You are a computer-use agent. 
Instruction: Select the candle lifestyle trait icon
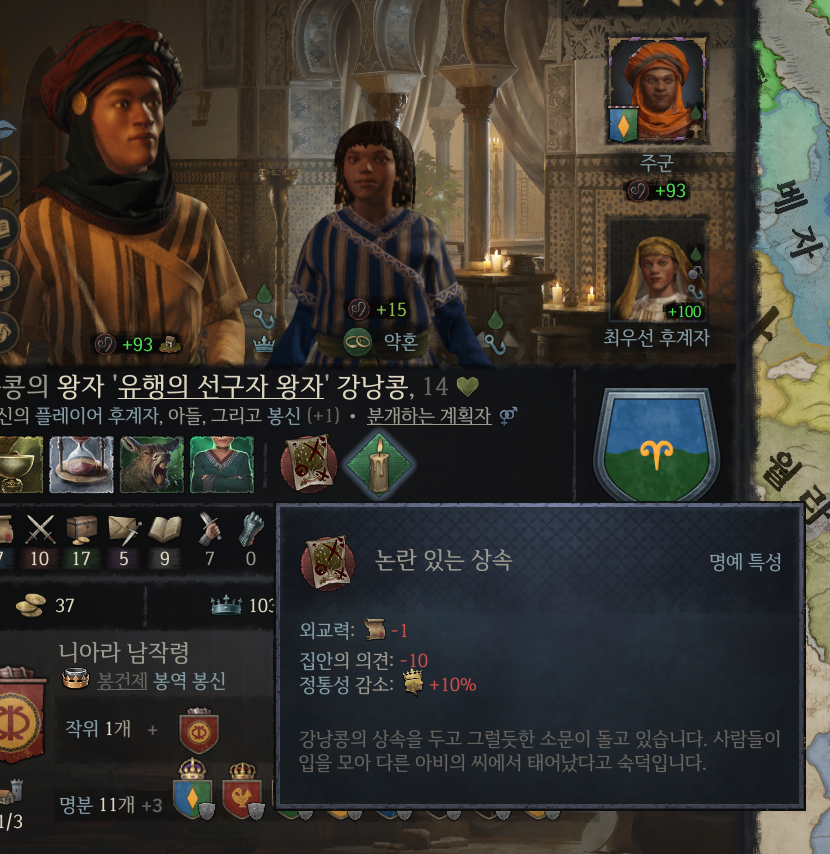[x=378, y=465]
